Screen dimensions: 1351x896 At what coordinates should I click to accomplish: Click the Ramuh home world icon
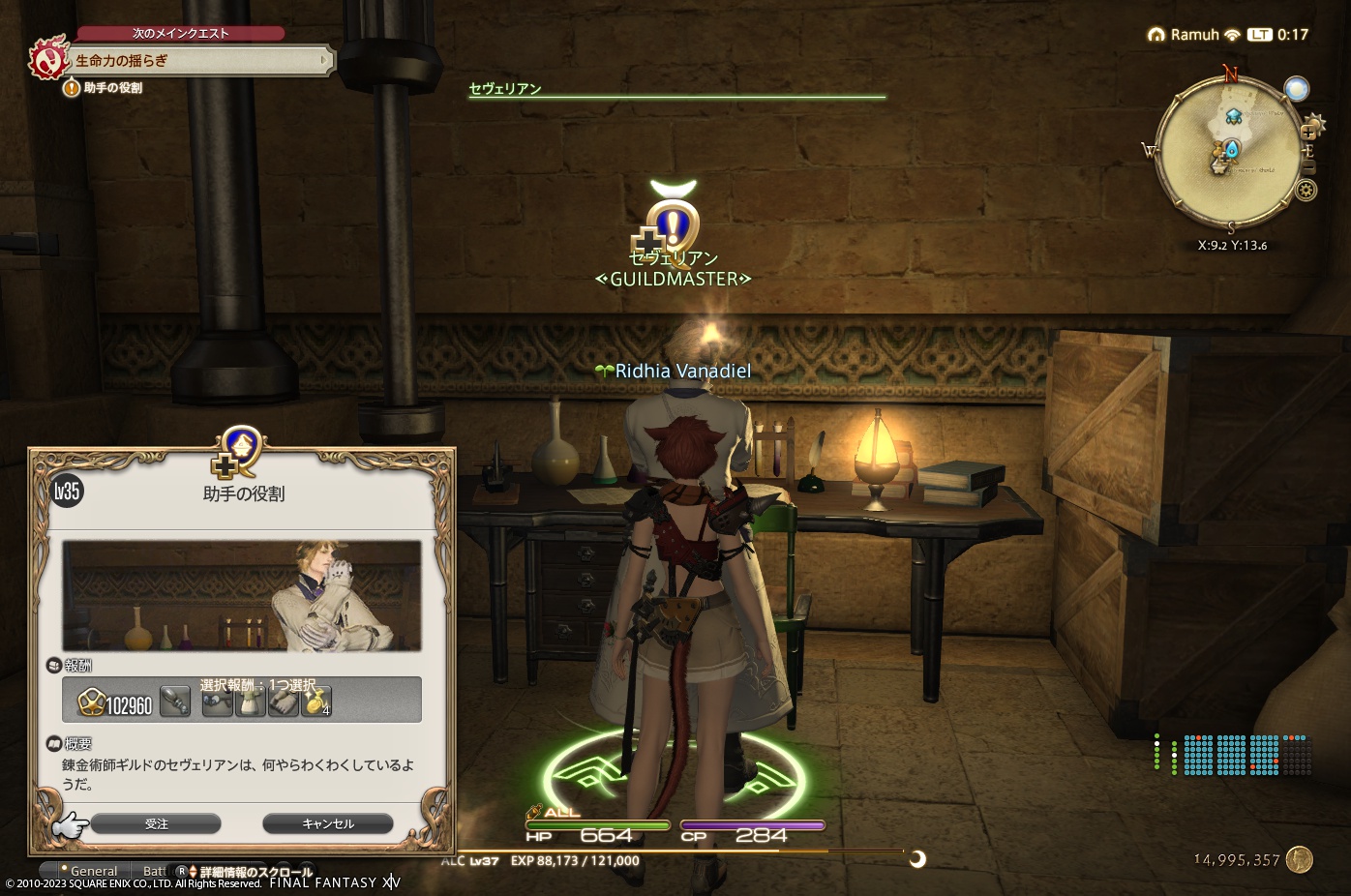(1157, 34)
